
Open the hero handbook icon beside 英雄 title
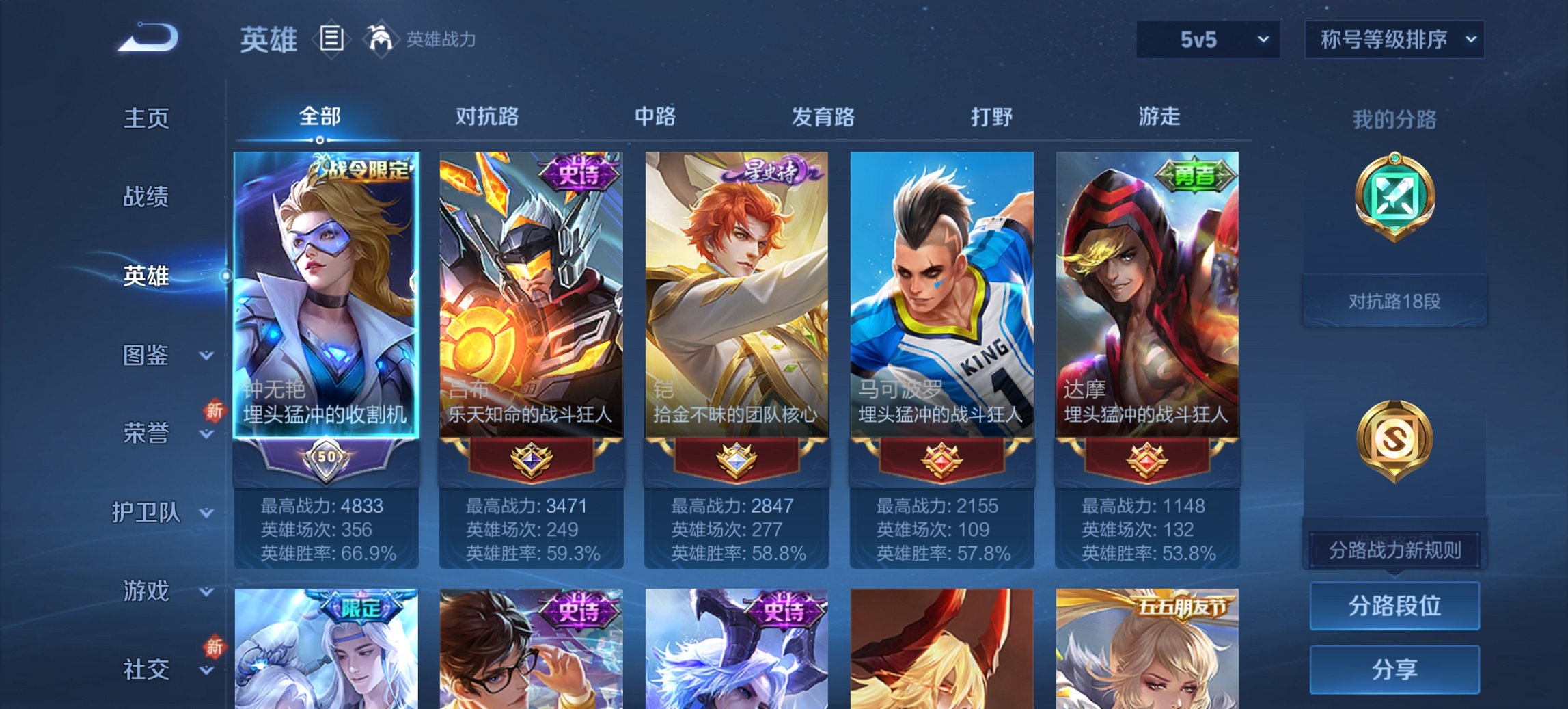click(x=332, y=40)
